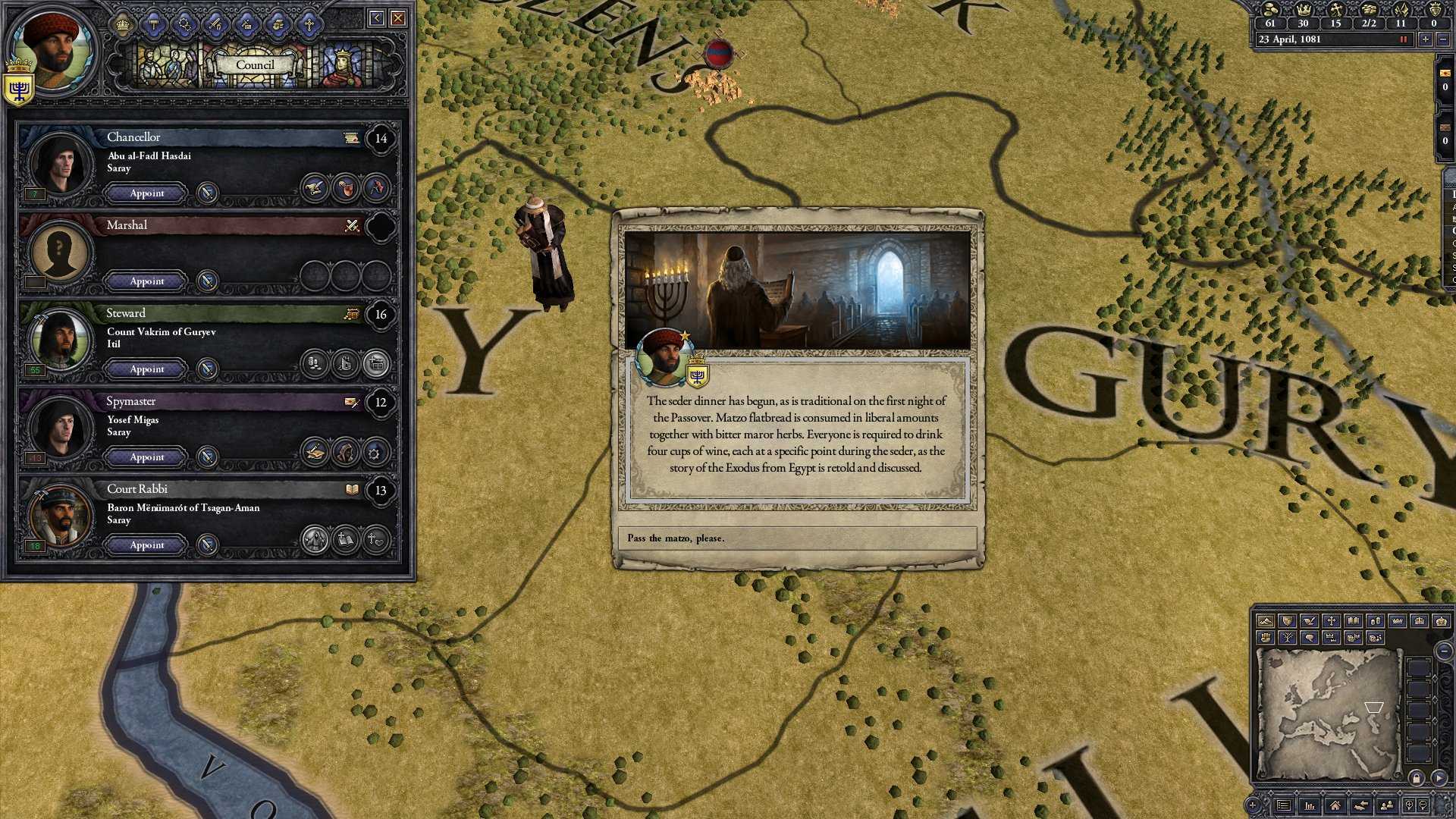Choose the 'Pass the matzo, please' option

point(796,538)
